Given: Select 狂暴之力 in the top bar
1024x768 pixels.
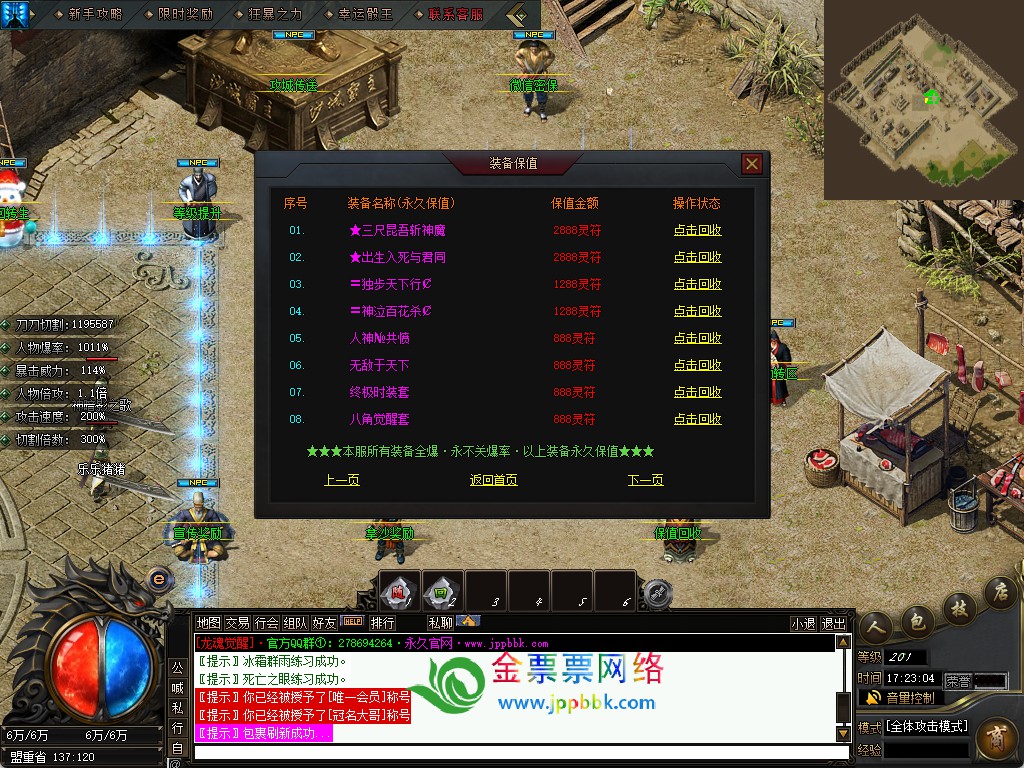Looking at the screenshot, I should tap(275, 15).
